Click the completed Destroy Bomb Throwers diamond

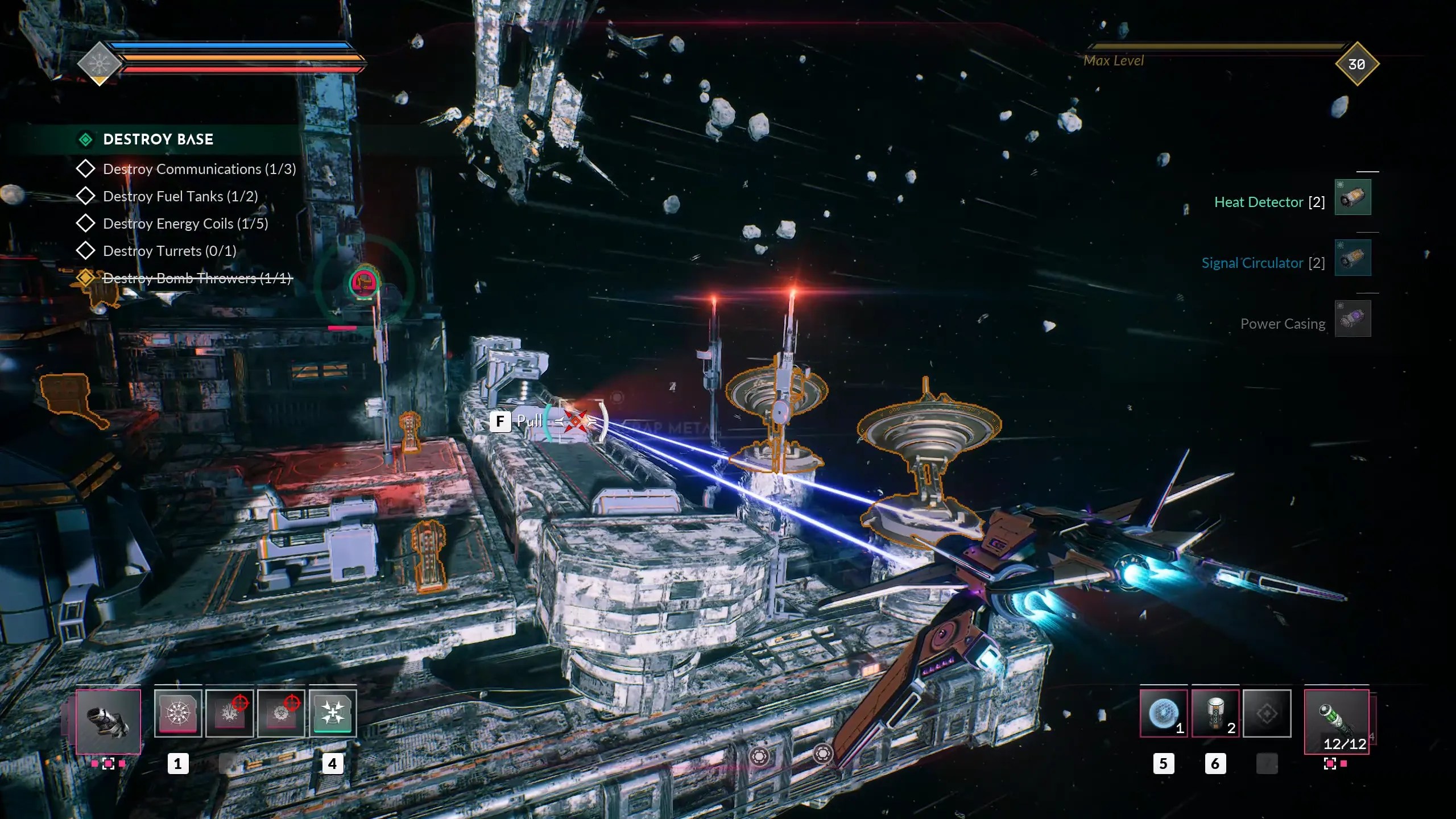[x=86, y=278]
